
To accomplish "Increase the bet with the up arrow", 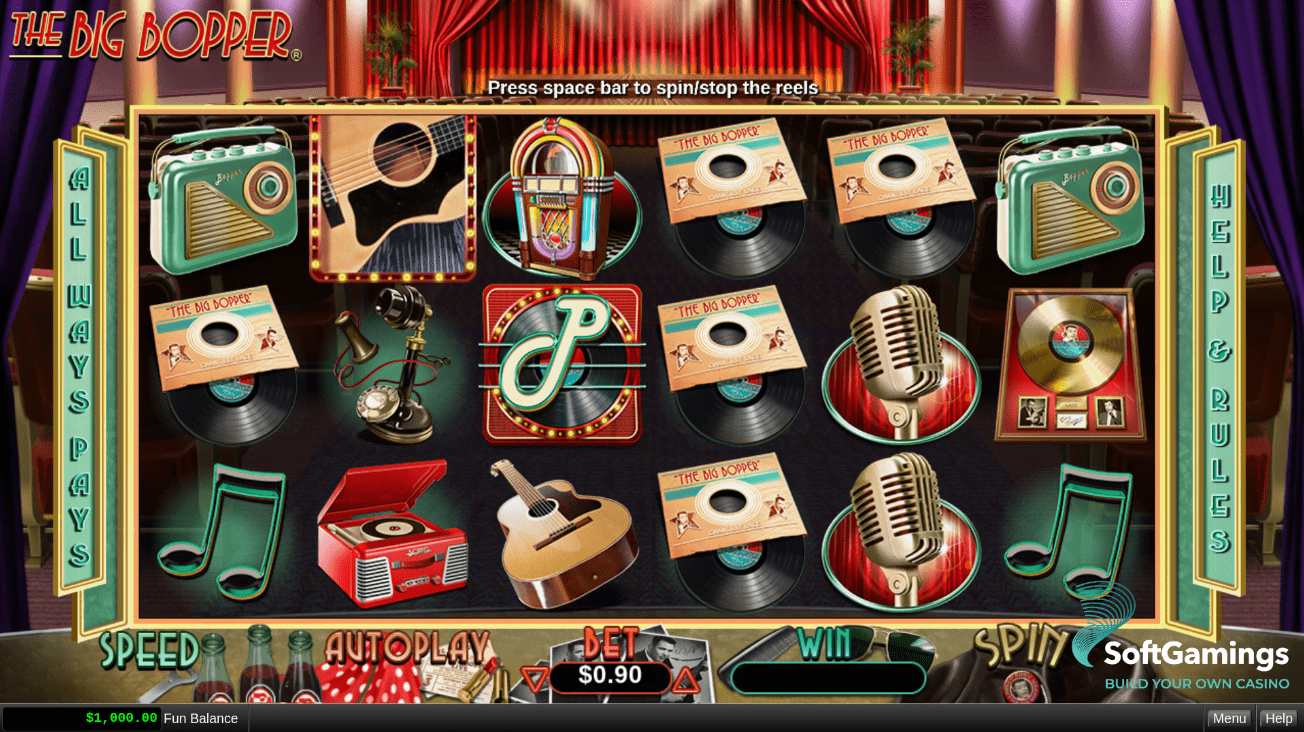I will pos(685,680).
